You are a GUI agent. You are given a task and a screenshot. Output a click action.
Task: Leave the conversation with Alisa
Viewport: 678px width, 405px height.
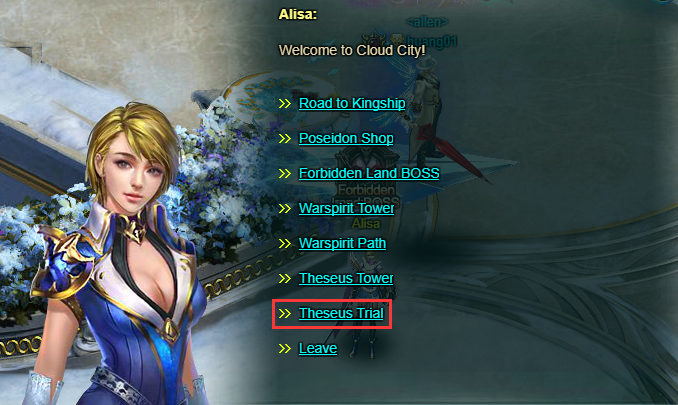coord(317,348)
